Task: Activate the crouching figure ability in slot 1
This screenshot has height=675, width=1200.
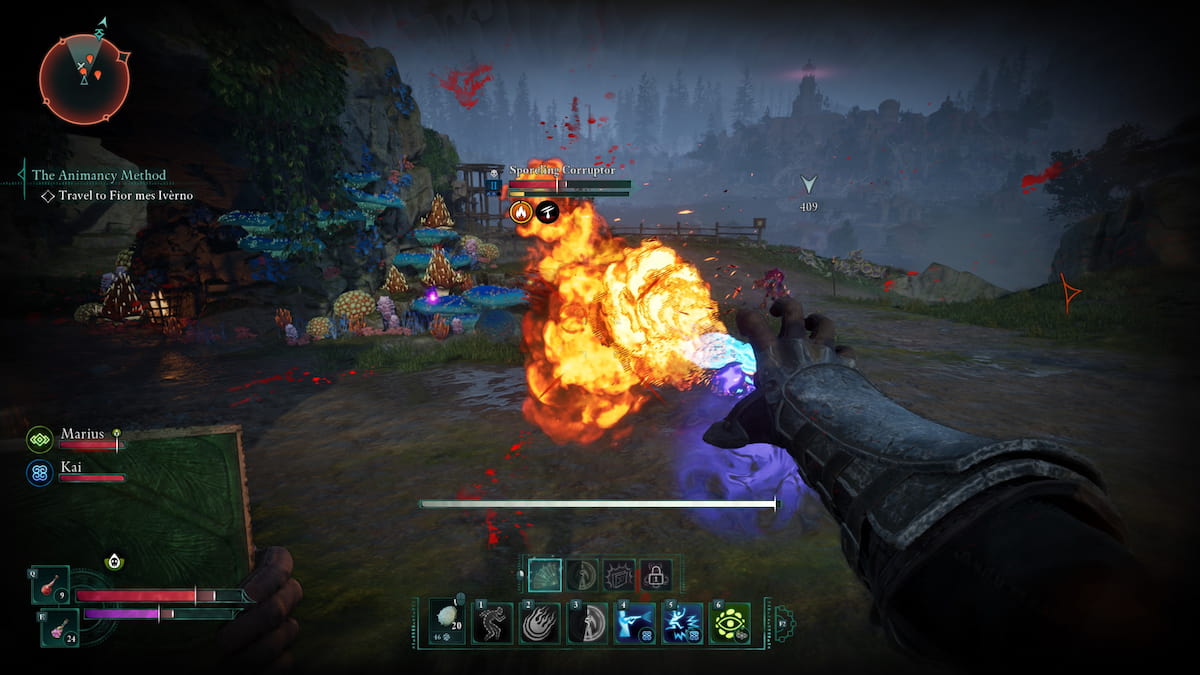Action: pos(493,623)
